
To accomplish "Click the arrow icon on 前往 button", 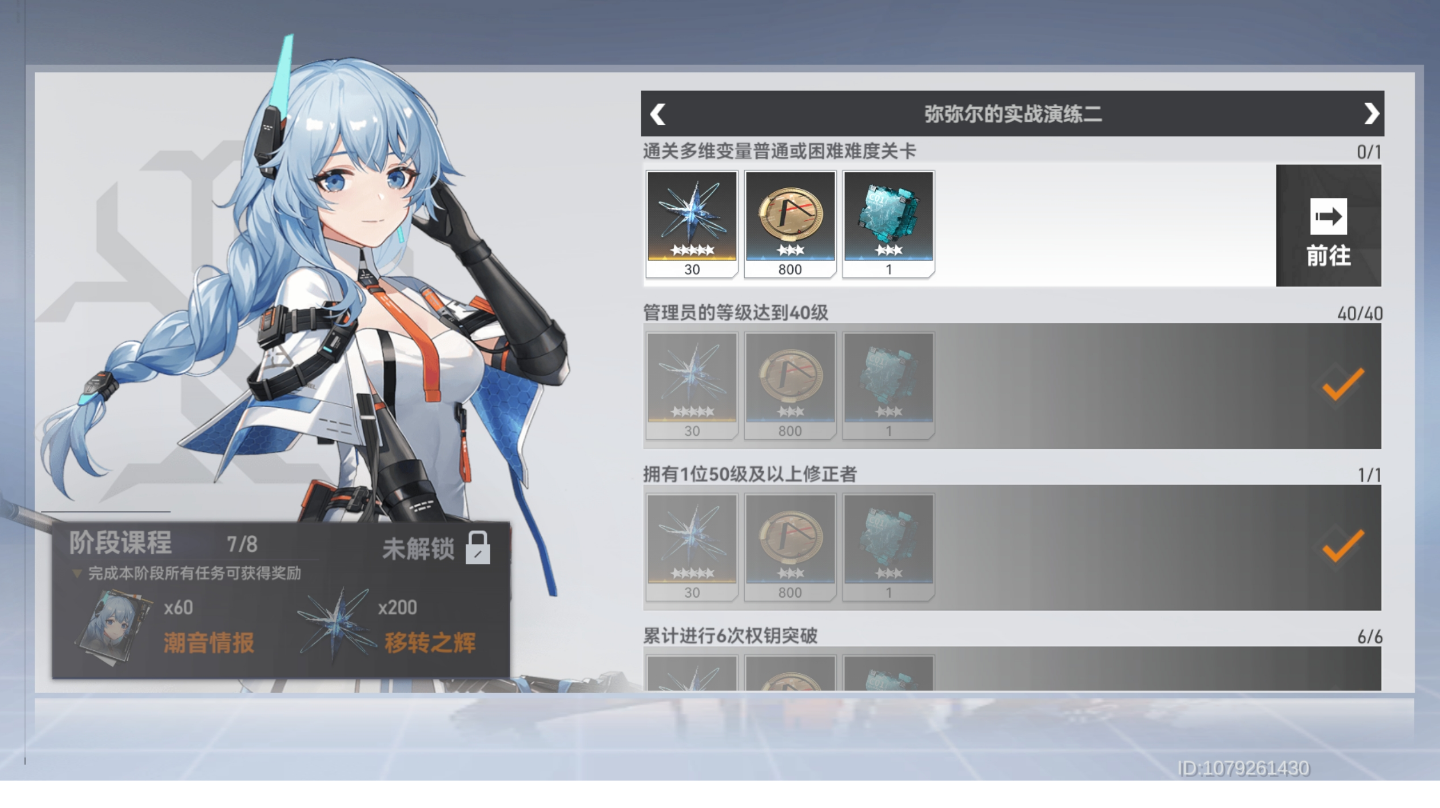I will point(1327,216).
